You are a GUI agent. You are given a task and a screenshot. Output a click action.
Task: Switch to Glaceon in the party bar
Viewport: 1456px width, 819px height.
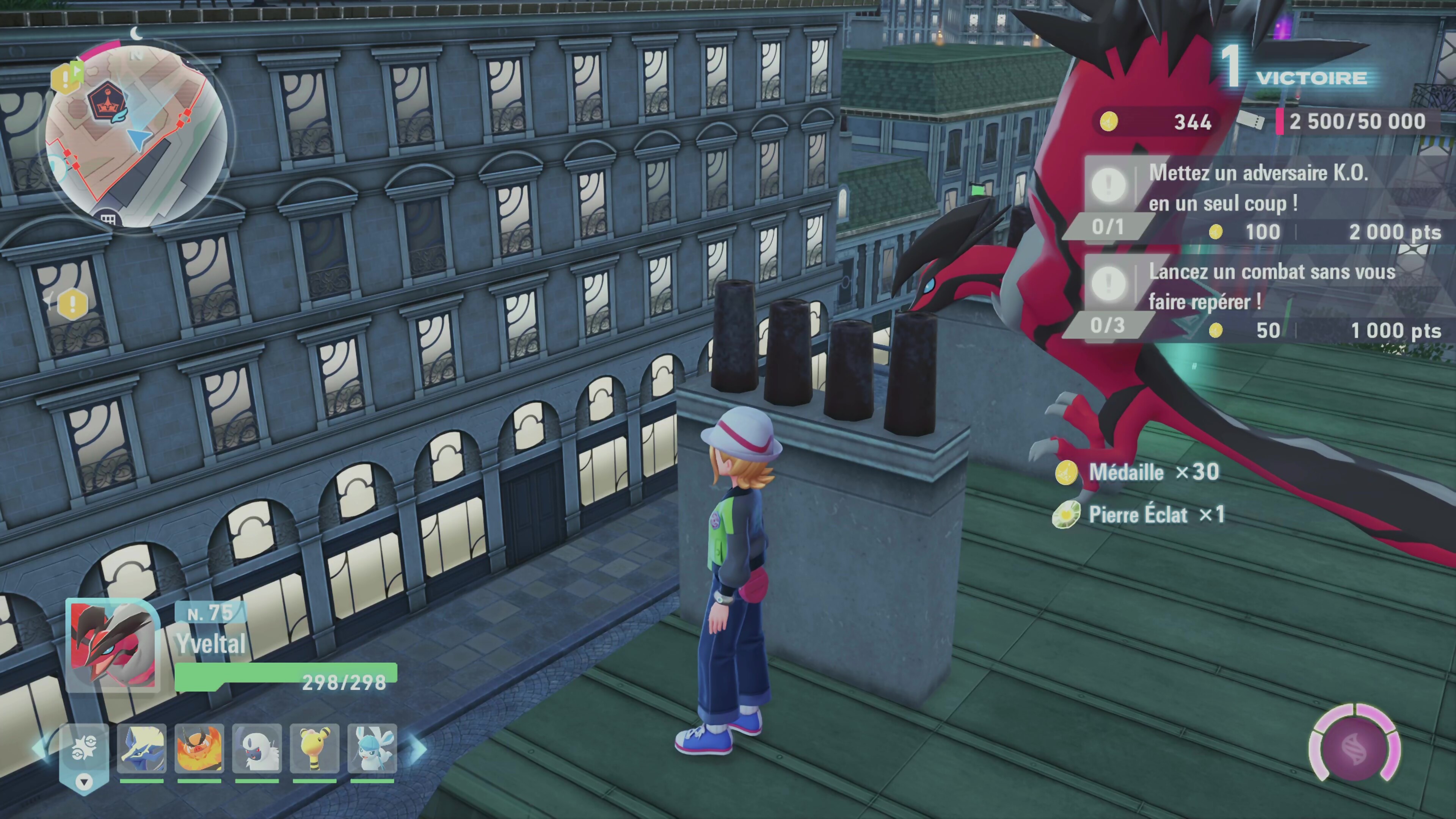click(372, 749)
